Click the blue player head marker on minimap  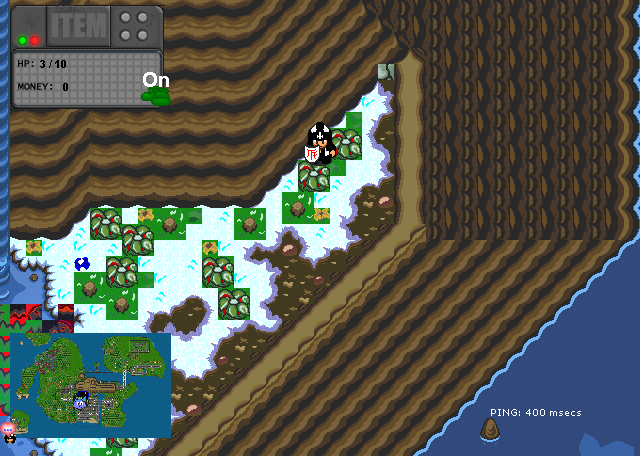point(82,402)
